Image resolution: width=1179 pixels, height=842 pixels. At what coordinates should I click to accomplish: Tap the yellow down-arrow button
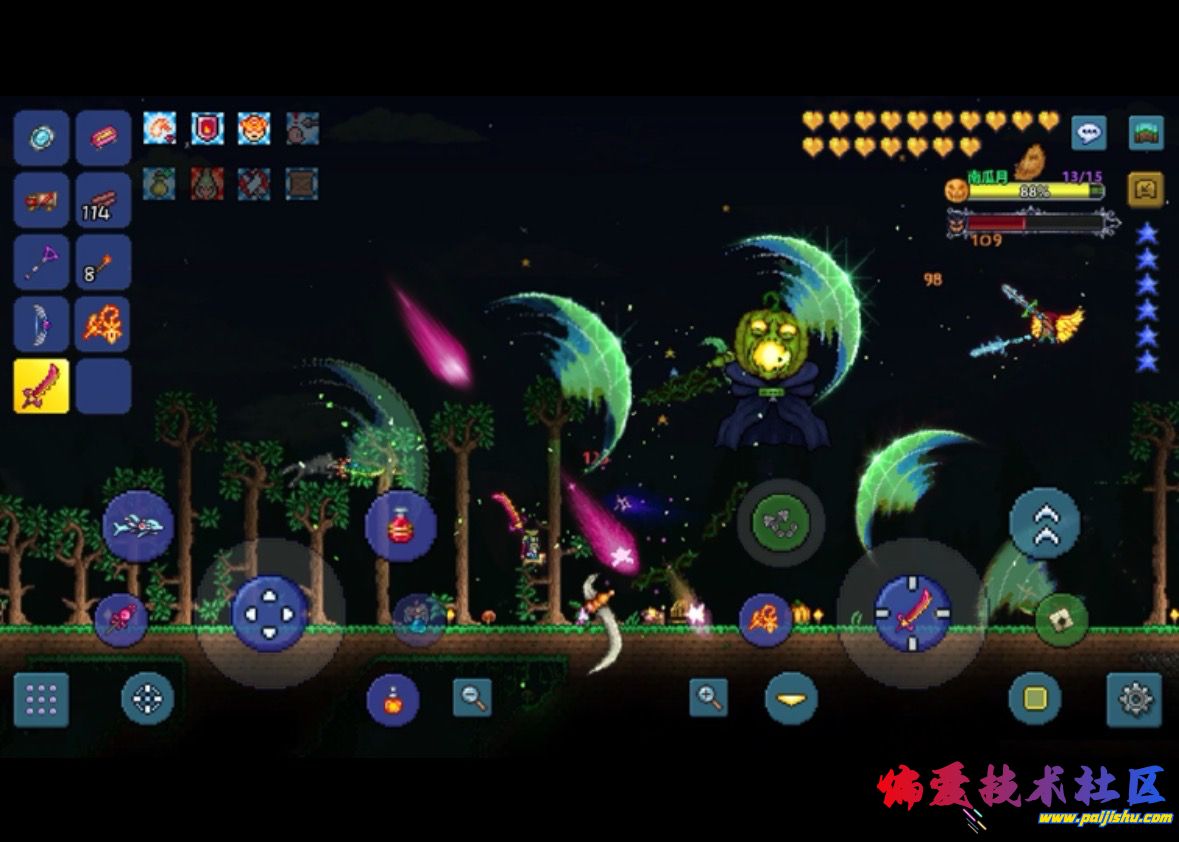(791, 698)
